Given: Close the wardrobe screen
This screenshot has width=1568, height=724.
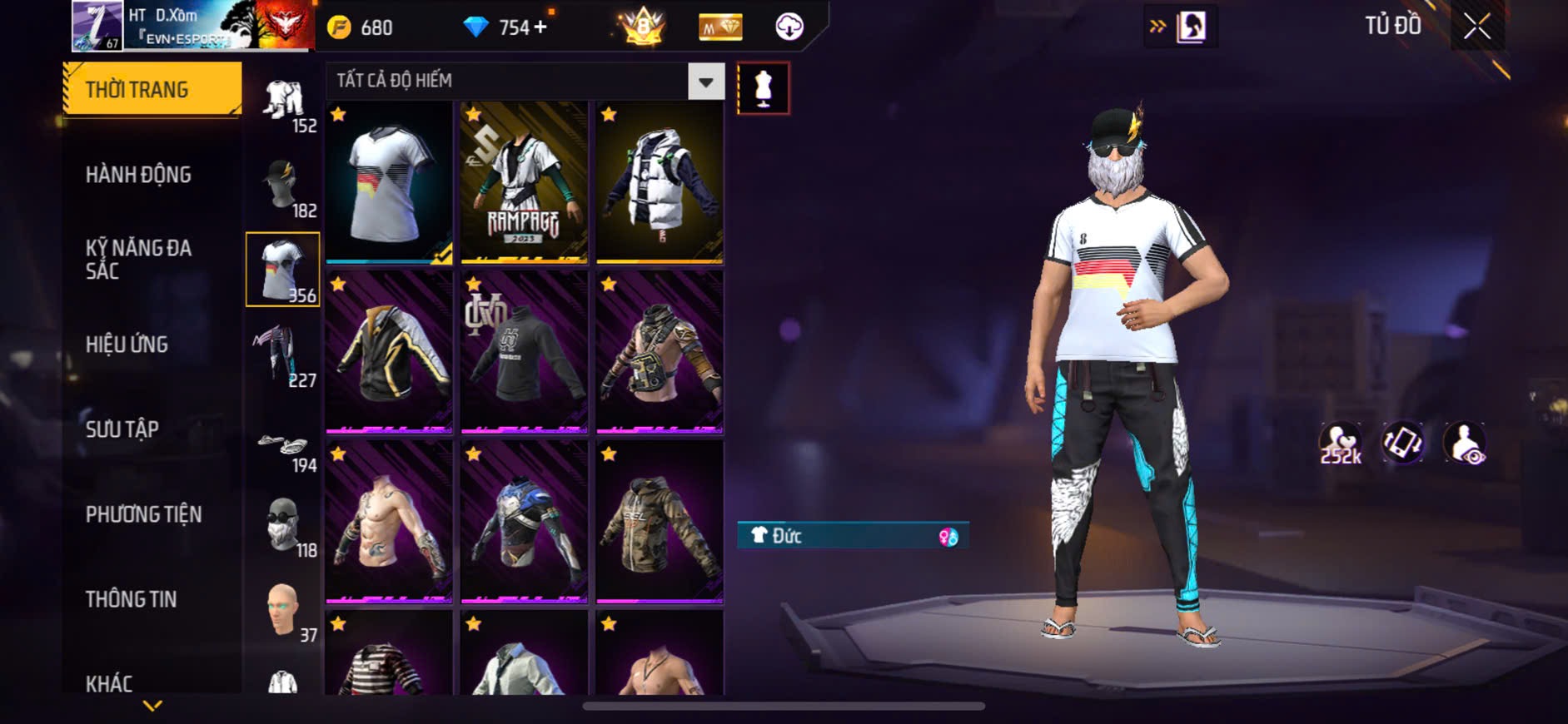Looking at the screenshot, I should click(1477, 27).
